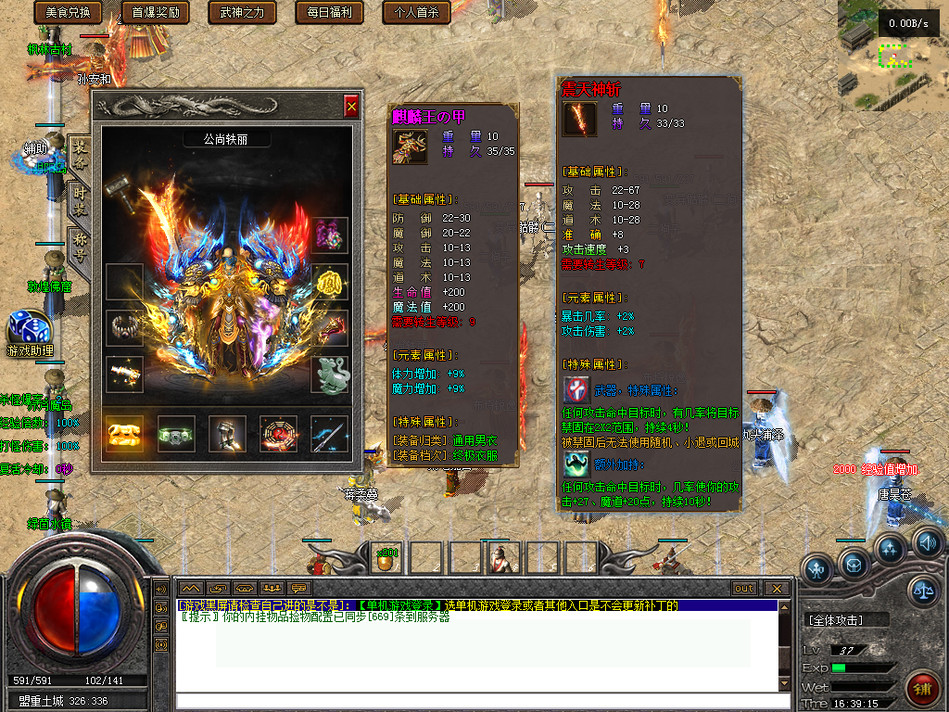Open the 个人首杀 personal first kill menu

tap(416, 13)
